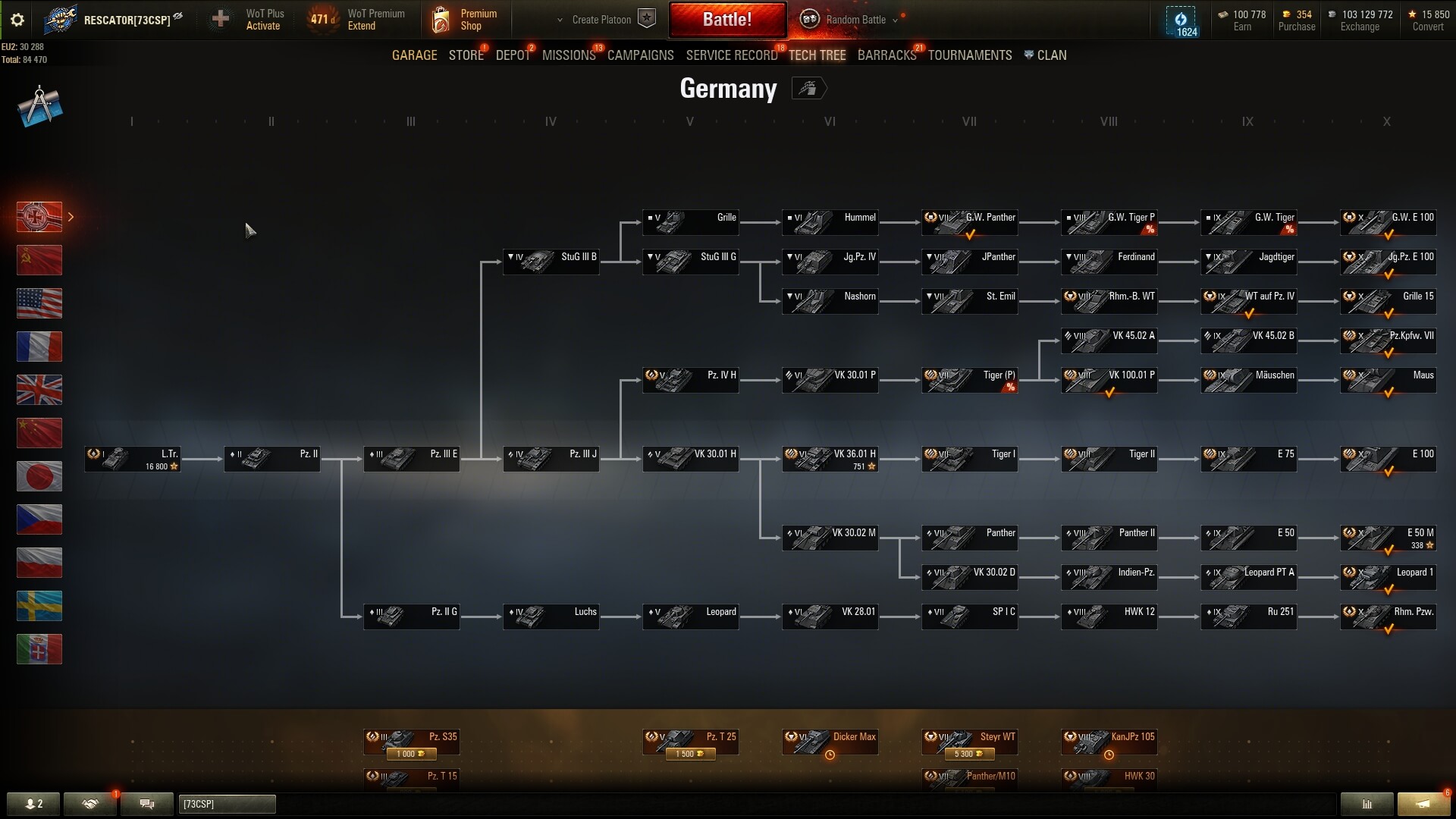Open the Leopard 1 tank node
The image size is (1456, 819).
tap(1388, 576)
